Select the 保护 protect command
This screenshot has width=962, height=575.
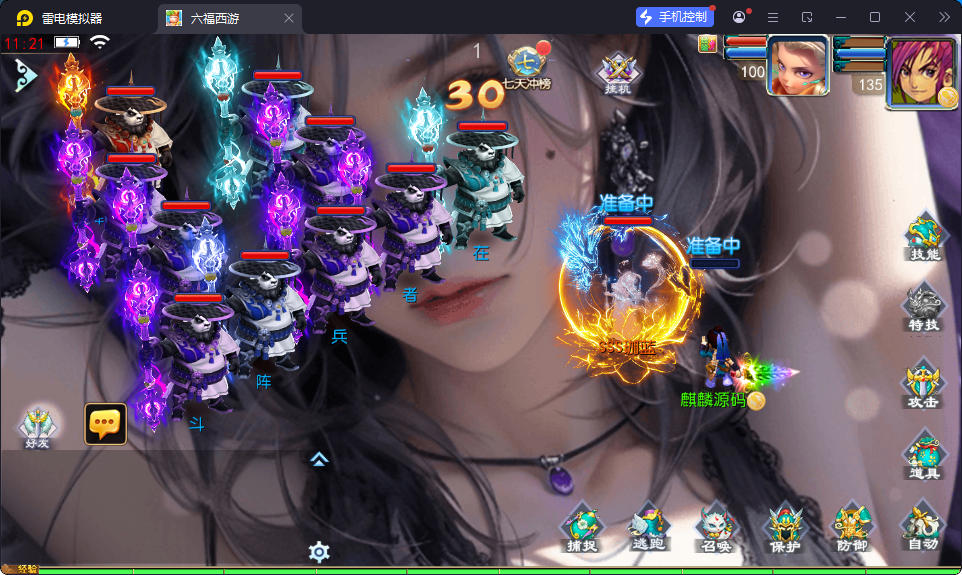[x=785, y=528]
